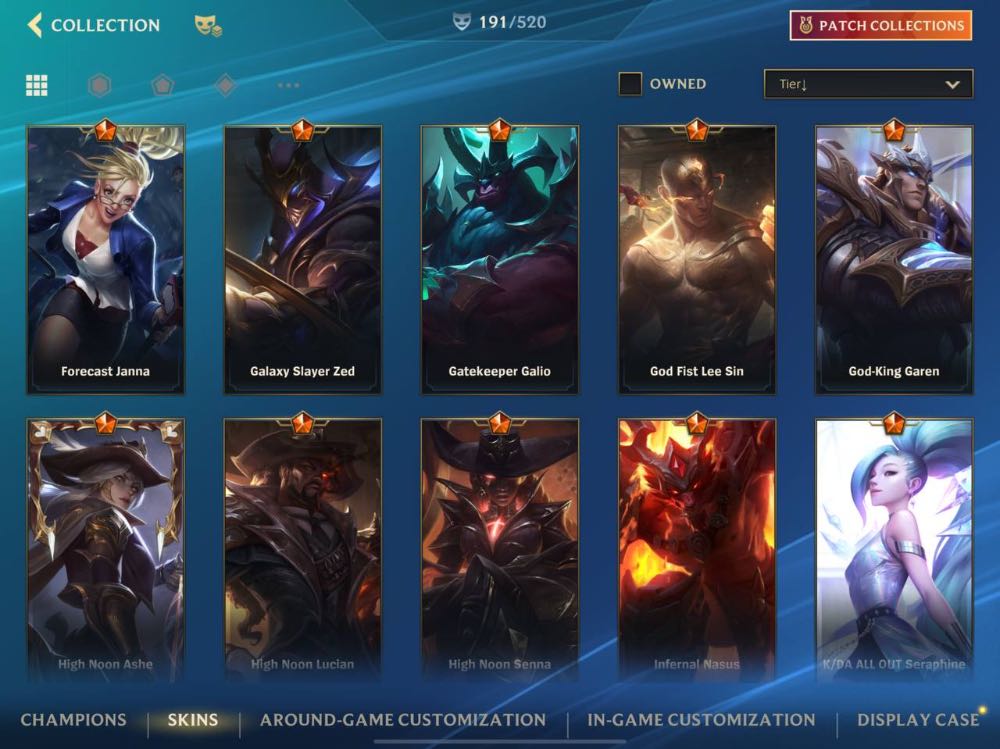This screenshot has height=749, width=1000.
Task: Open the High Noon Ashe skin
Action: [105, 550]
